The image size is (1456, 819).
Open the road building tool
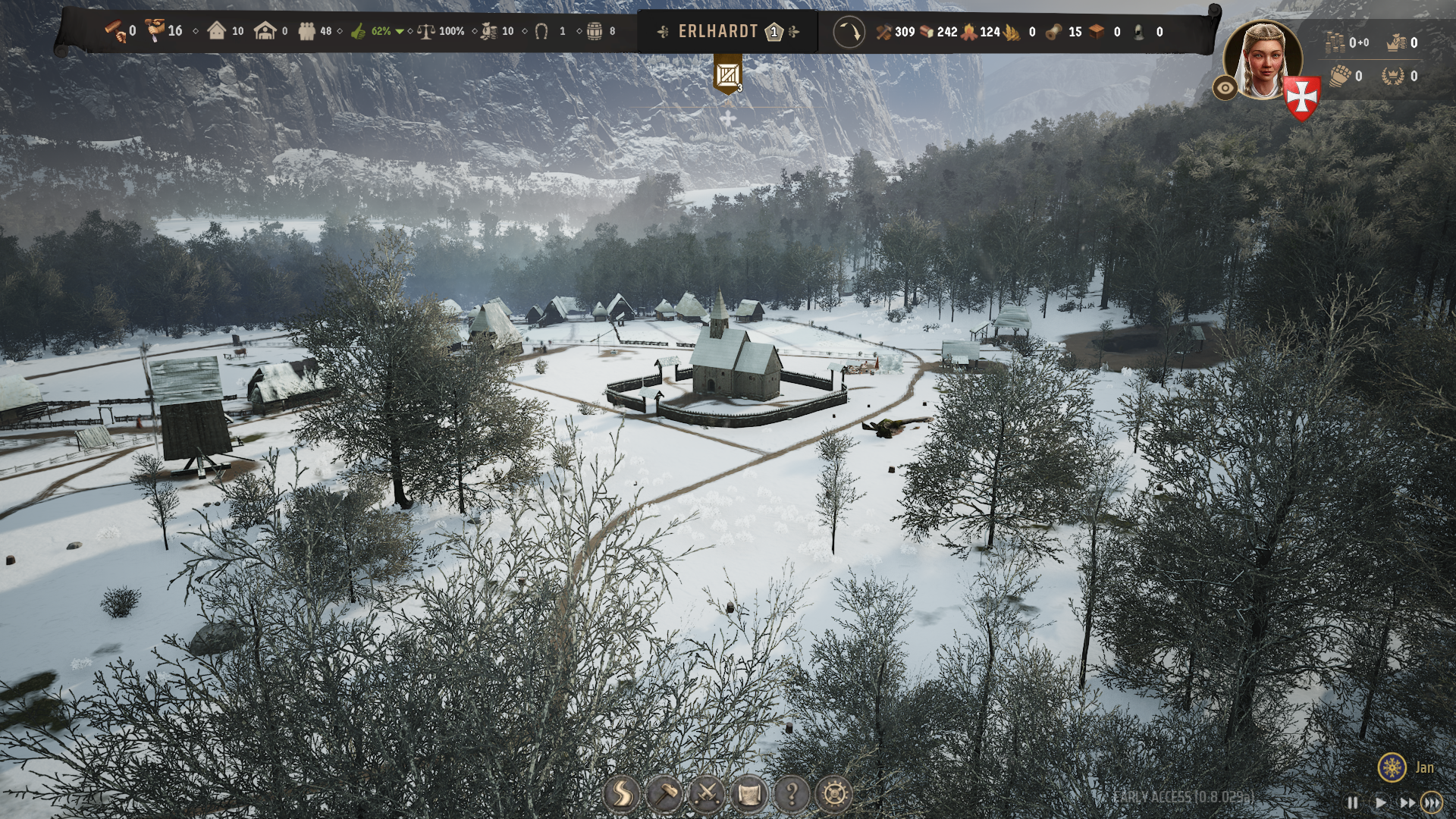click(x=621, y=794)
